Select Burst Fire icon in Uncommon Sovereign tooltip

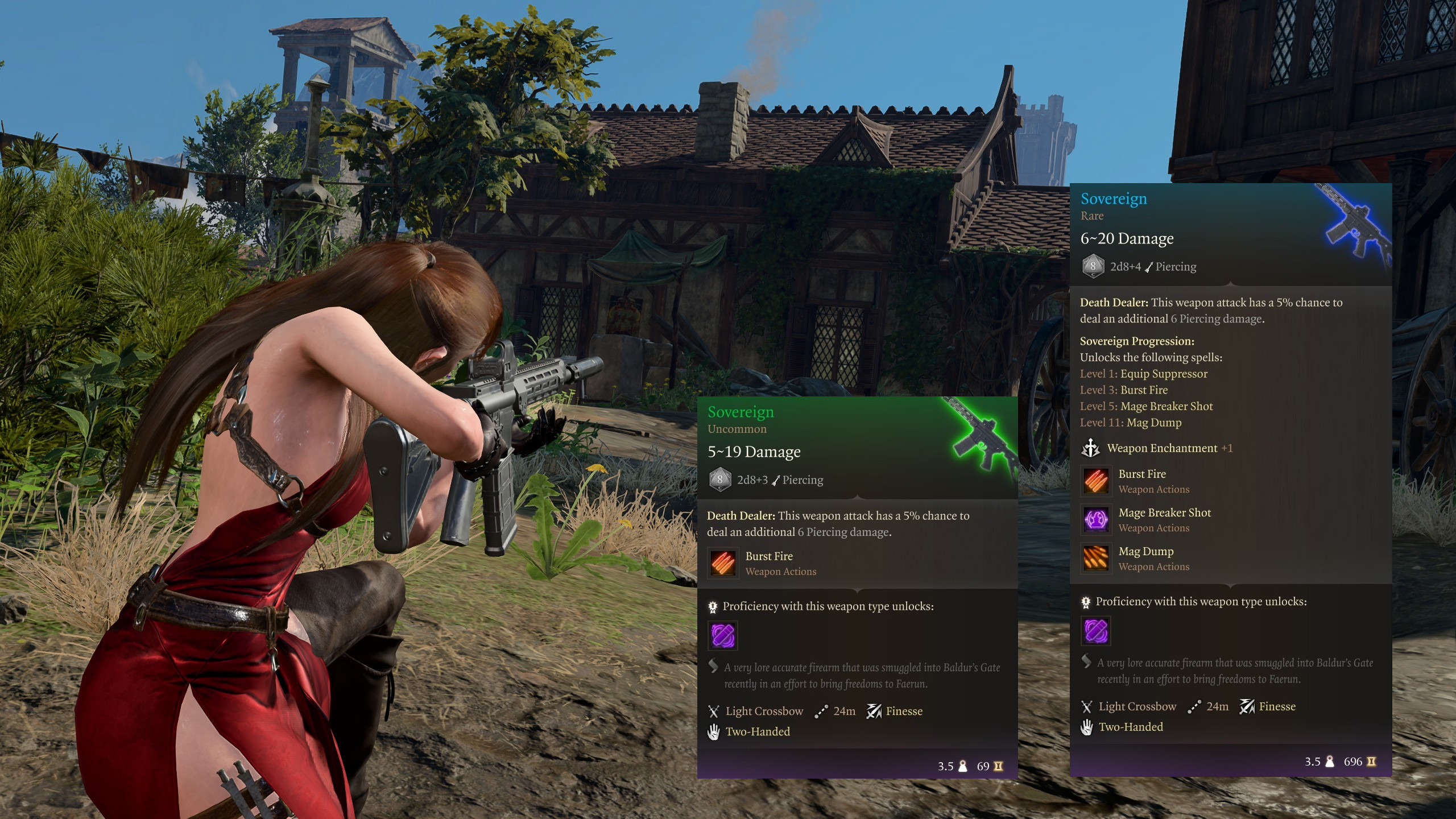(x=723, y=562)
